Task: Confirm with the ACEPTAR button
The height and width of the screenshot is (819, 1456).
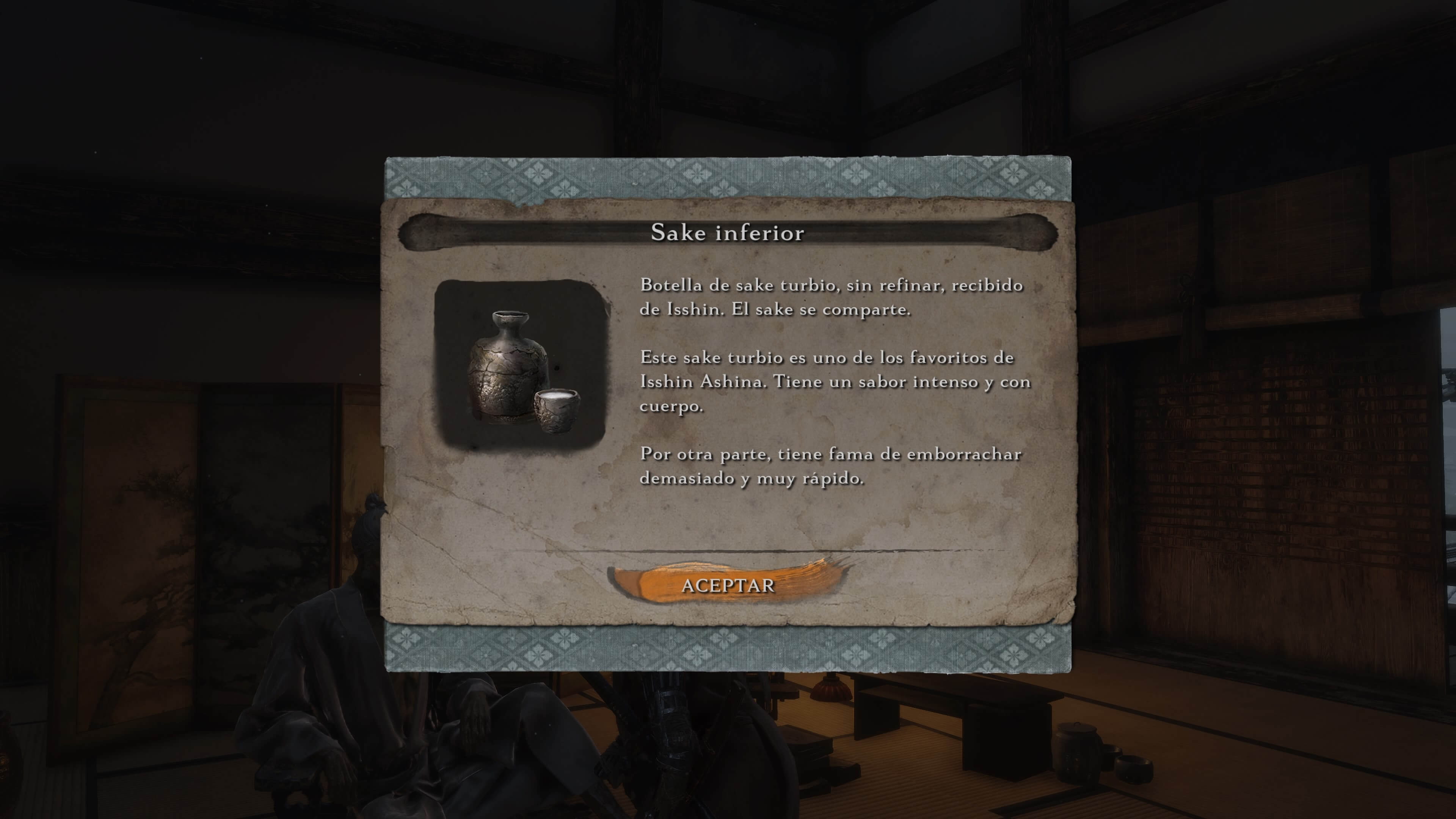Action: click(728, 585)
